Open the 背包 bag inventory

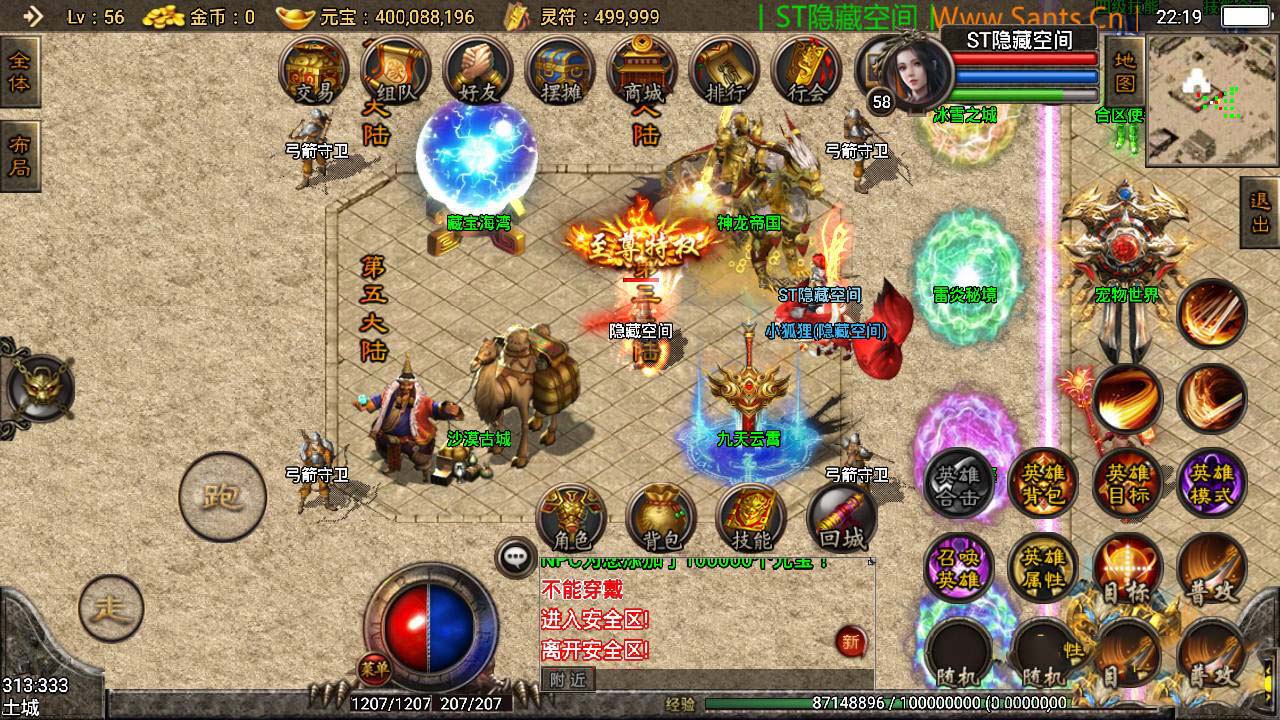[661, 520]
